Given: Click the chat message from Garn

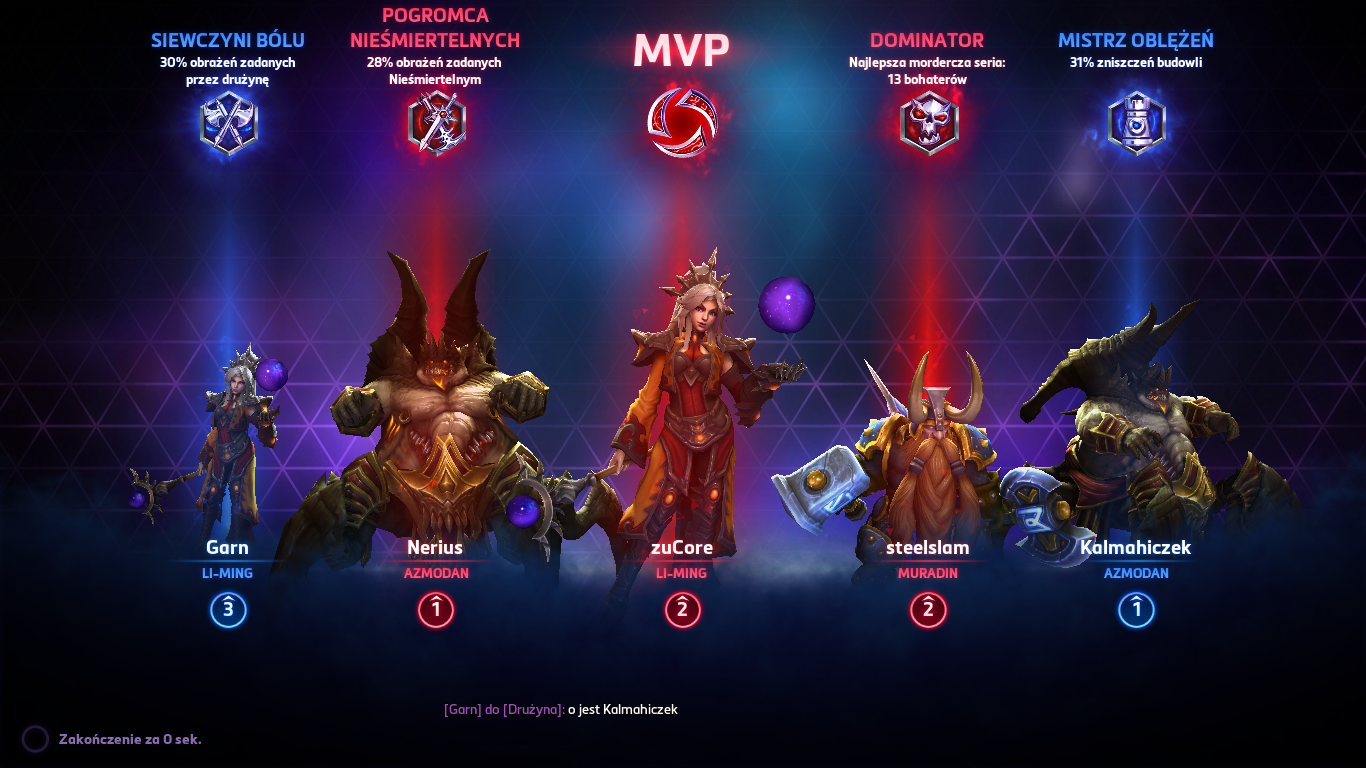Looking at the screenshot, I should tap(561, 710).
